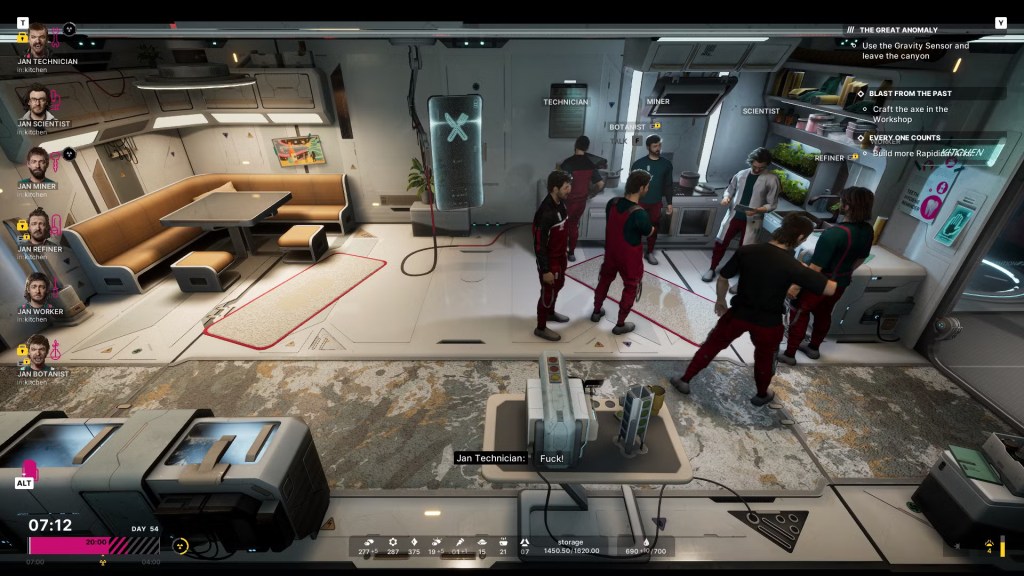Screen dimensions: 1024x576
Task: Select Jan Technician's portrait
Action: pyautogui.click(x=38, y=40)
